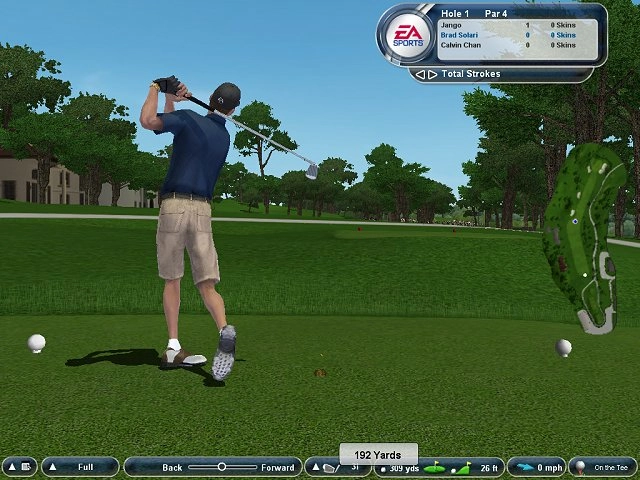Open the menu button in the bottom-left corner

(x=19, y=467)
